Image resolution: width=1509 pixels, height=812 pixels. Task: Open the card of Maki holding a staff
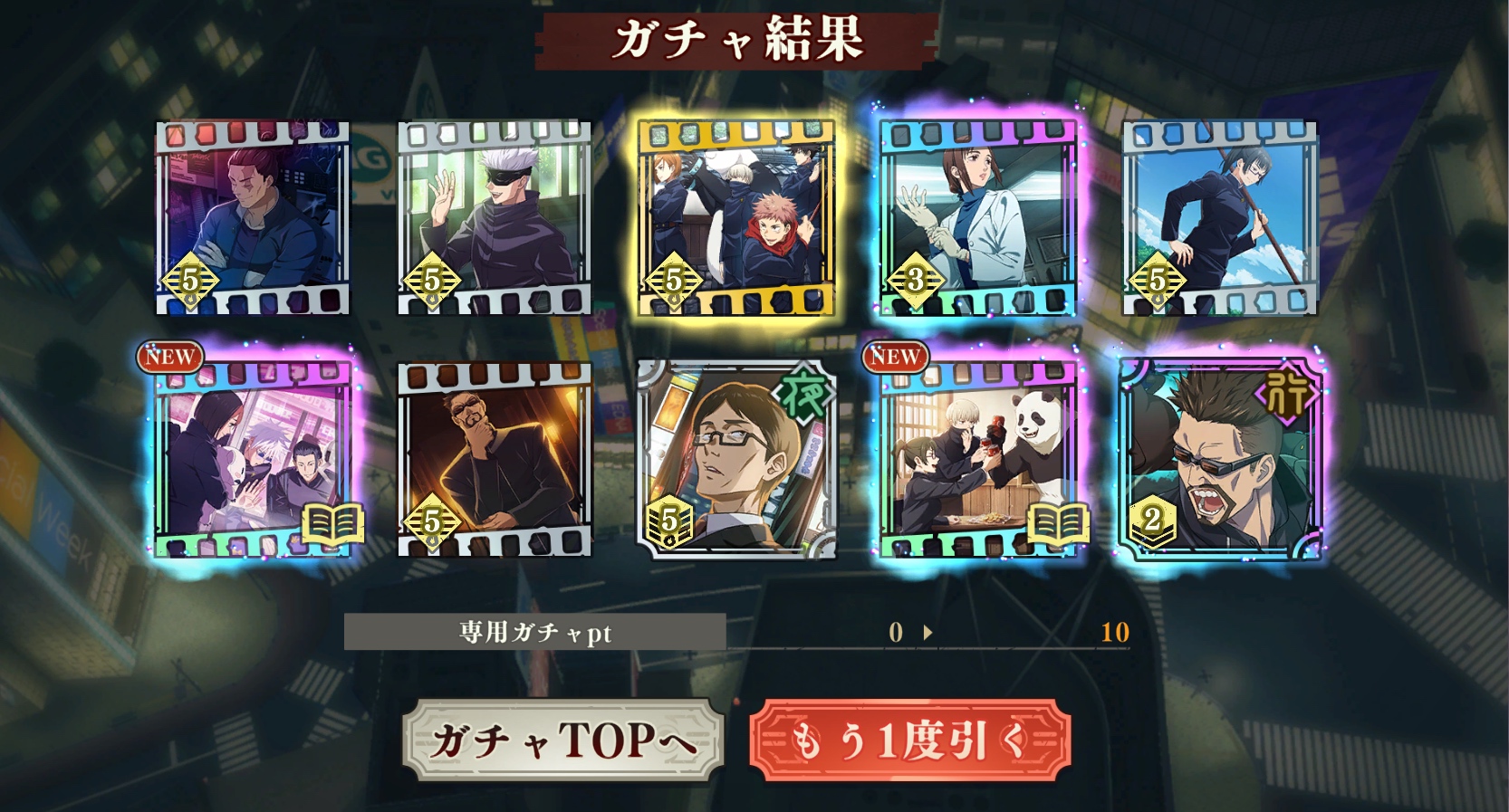point(1220,218)
